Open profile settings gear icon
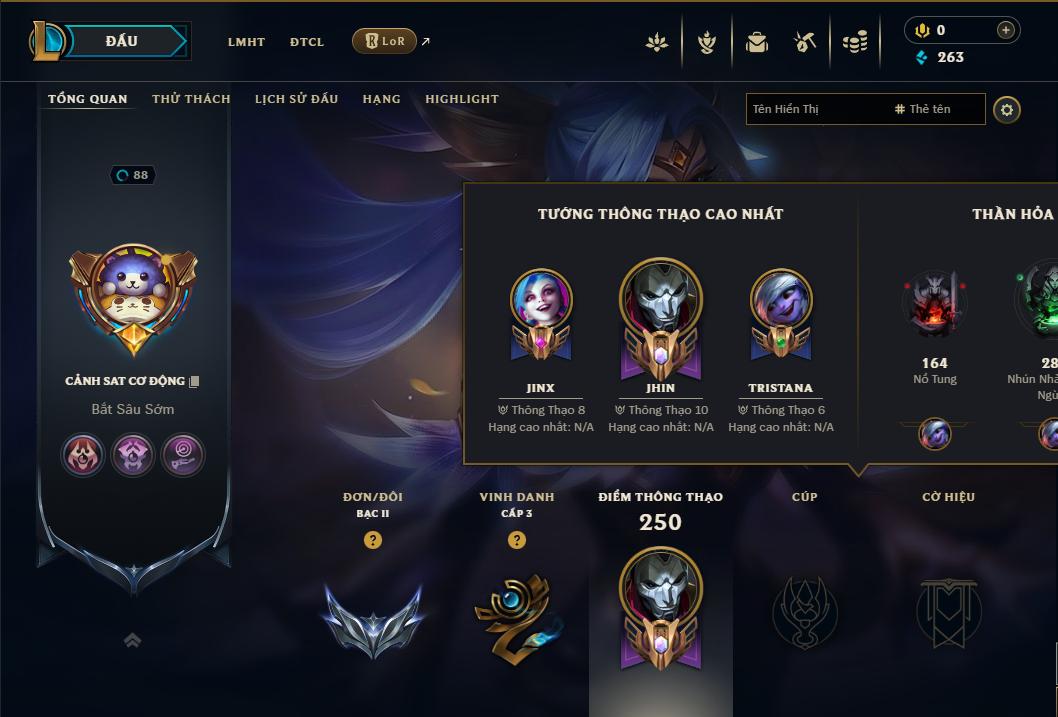 coord(1007,109)
